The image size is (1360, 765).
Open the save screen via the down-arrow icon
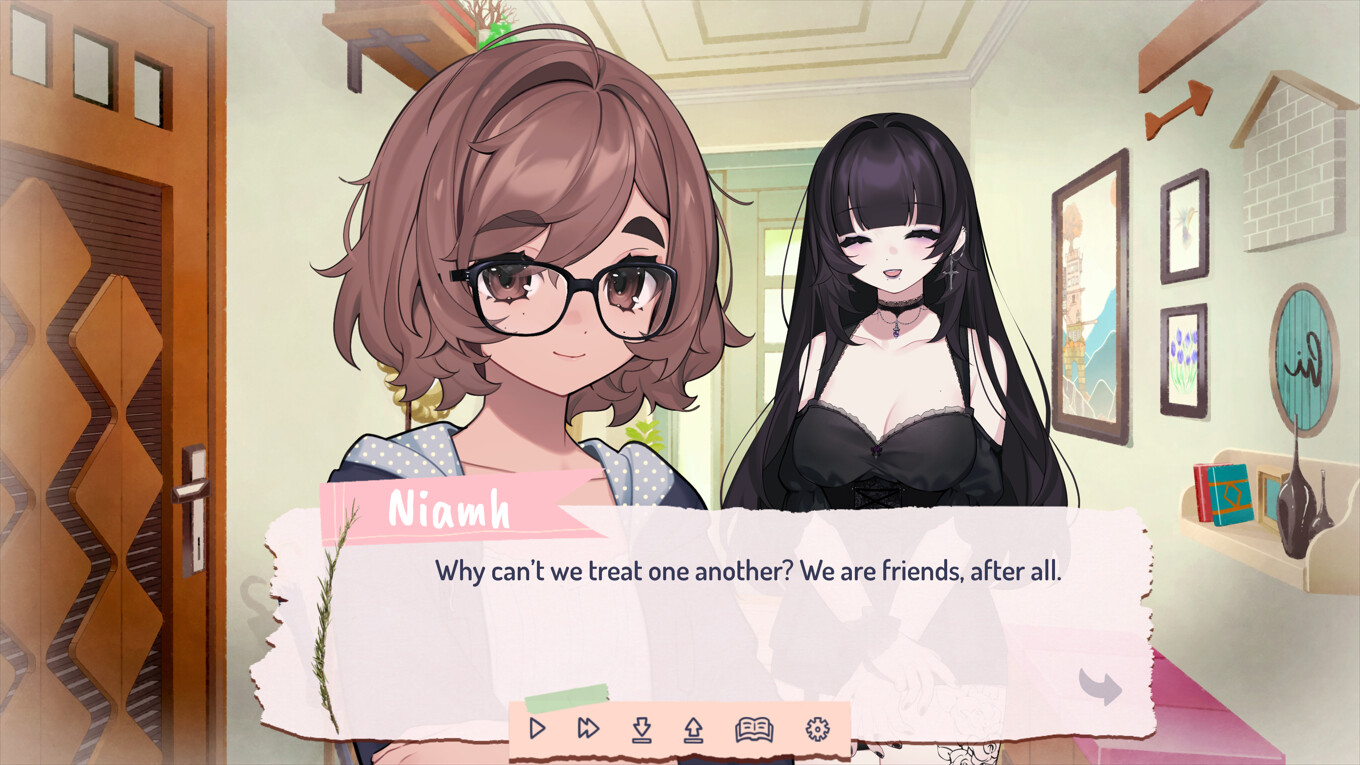pos(641,730)
